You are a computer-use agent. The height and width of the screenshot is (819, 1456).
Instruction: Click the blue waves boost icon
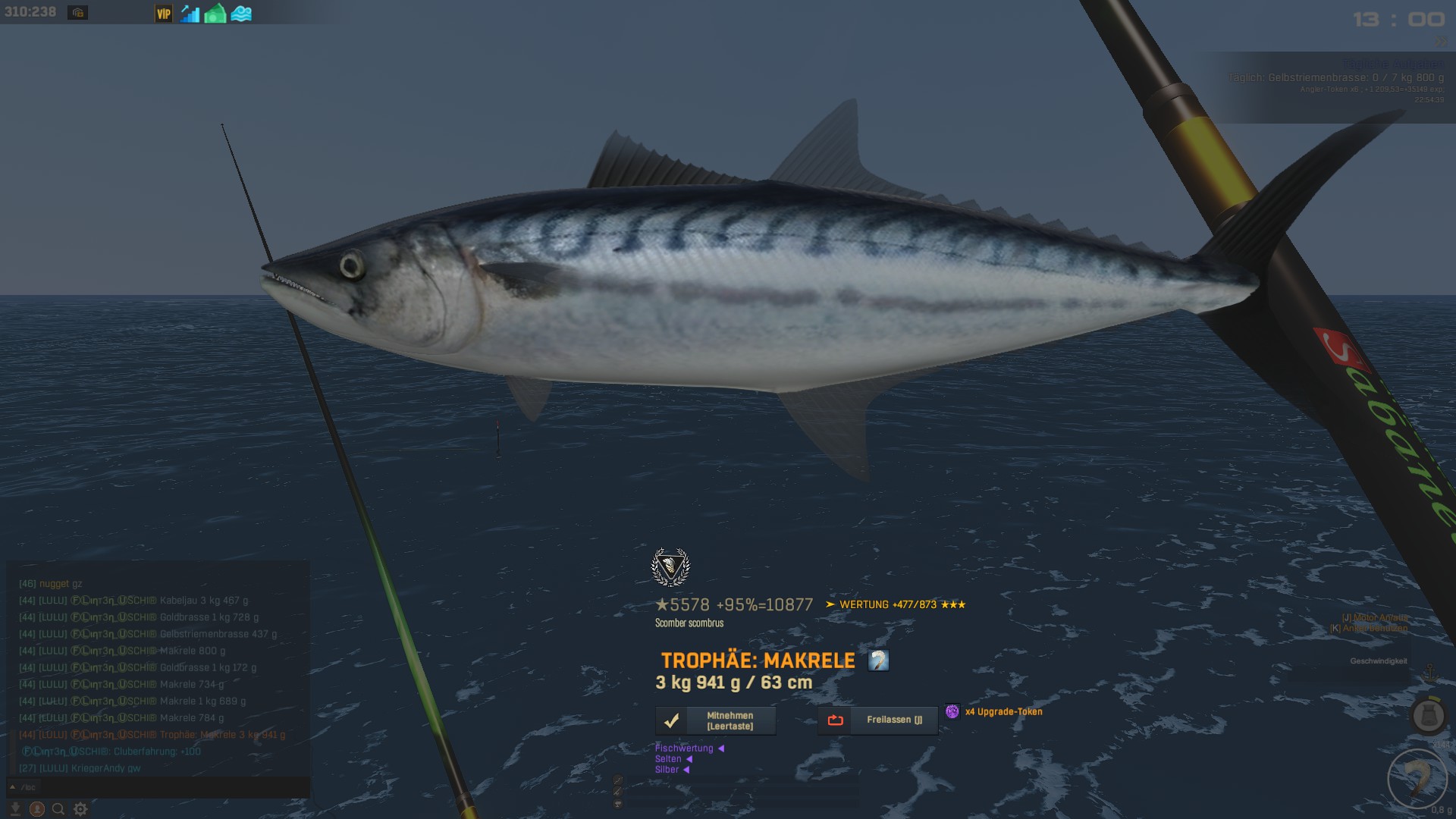click(241, 14)
